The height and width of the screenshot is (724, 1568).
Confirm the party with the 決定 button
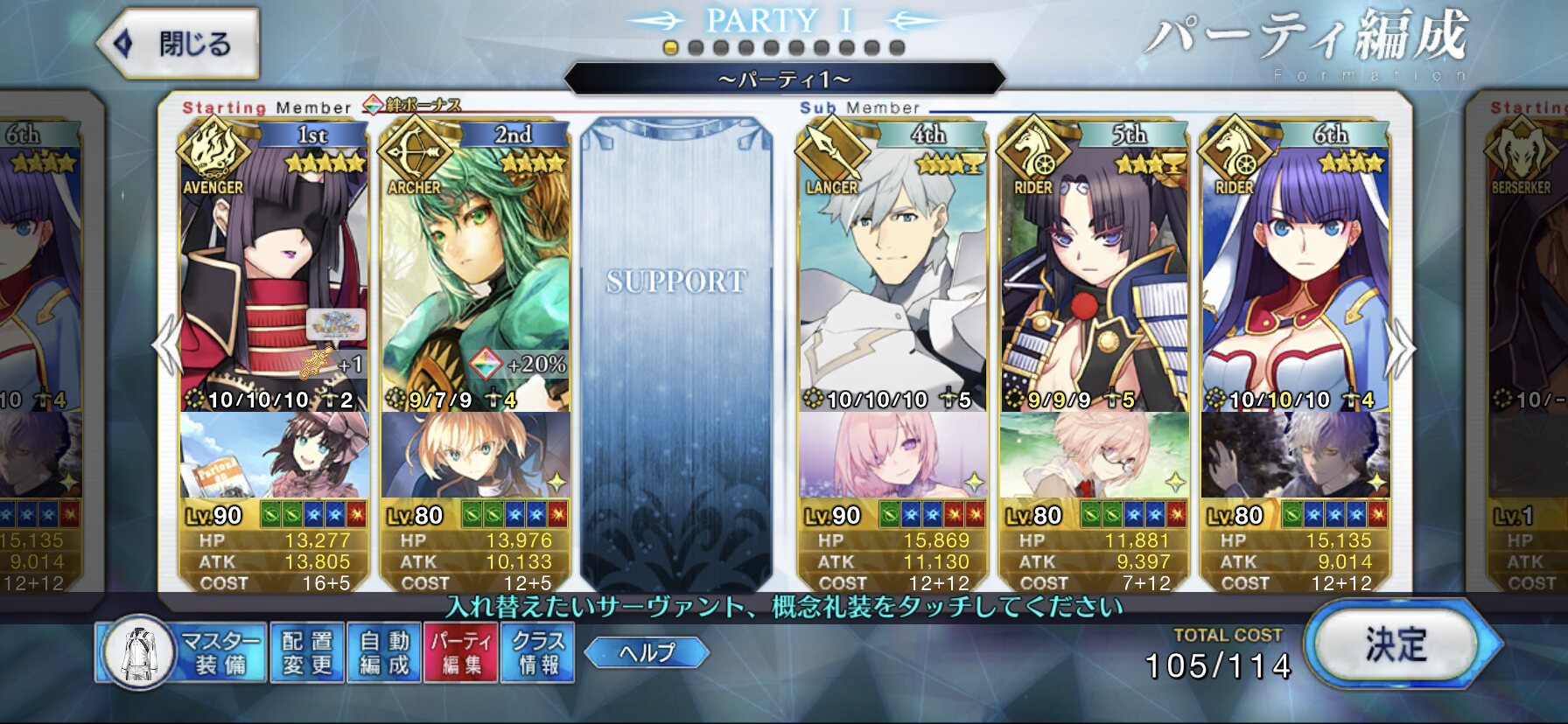tap(1396, 645)
